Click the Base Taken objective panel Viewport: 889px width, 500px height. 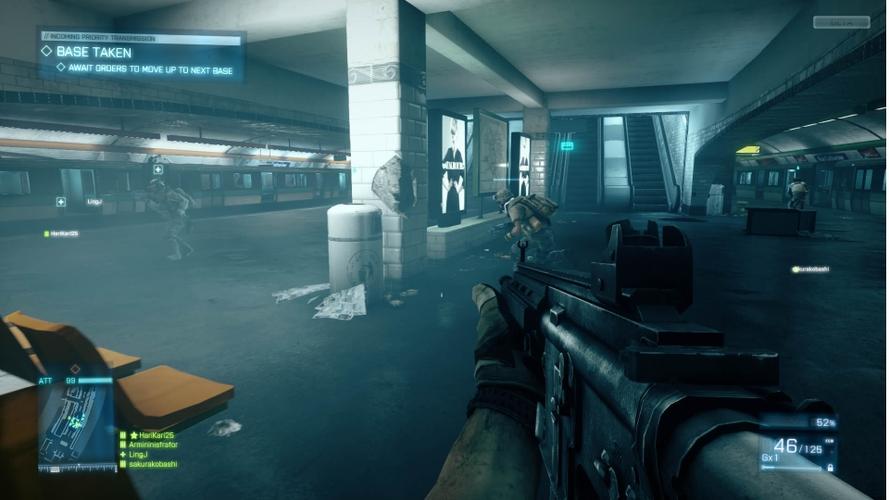(141, 54)
